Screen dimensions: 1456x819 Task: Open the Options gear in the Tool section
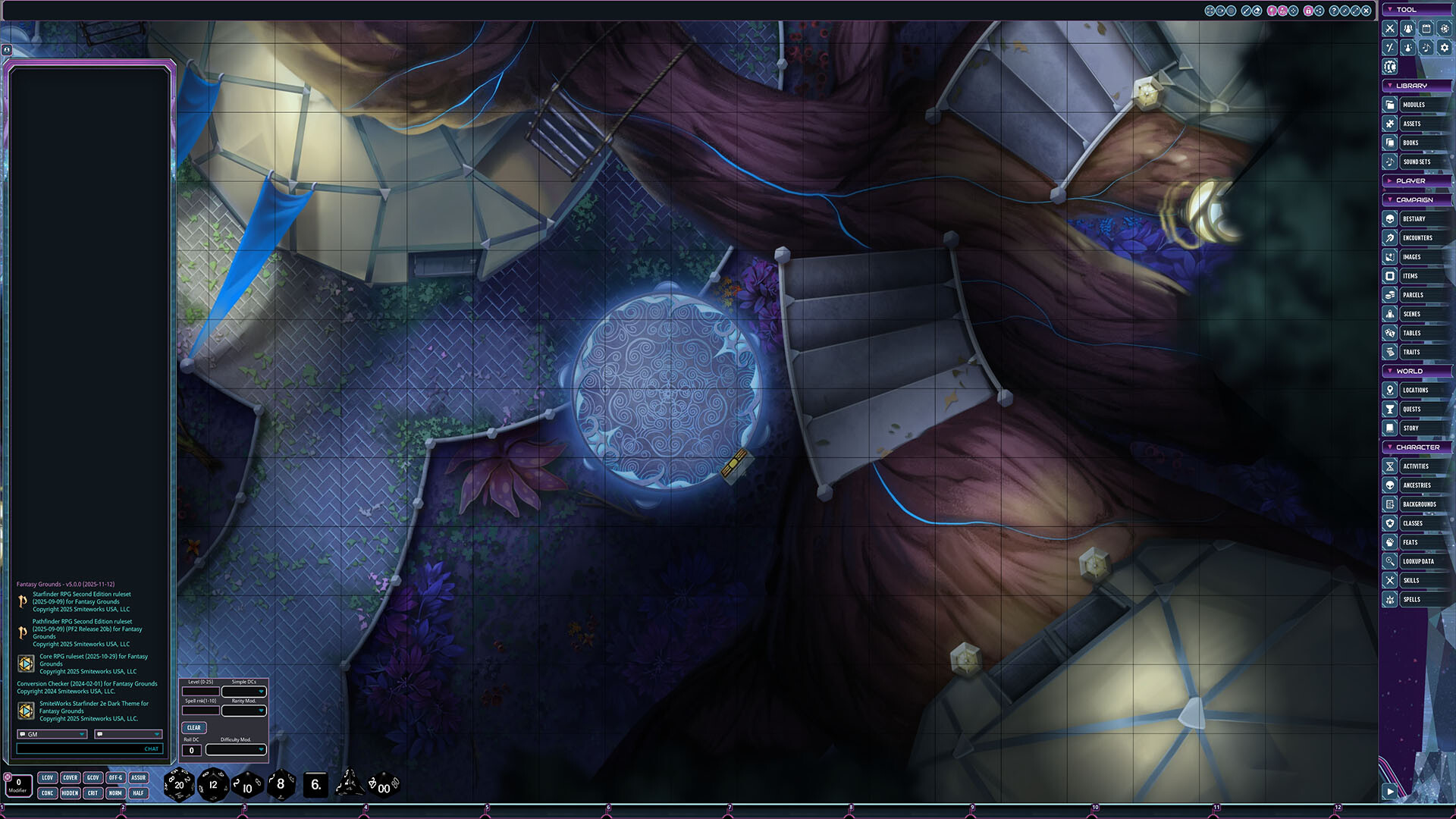1445,46
